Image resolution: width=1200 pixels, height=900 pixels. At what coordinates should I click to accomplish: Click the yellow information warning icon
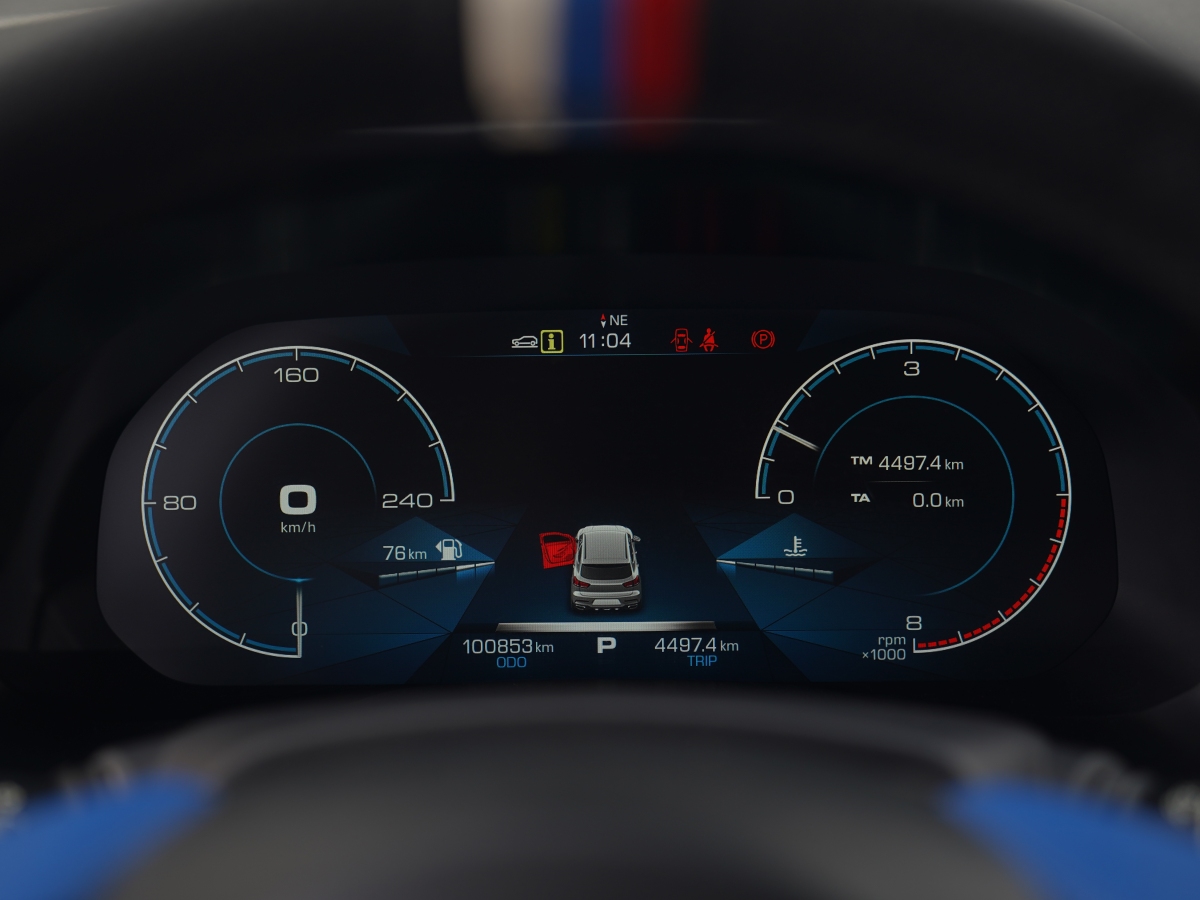551,341
